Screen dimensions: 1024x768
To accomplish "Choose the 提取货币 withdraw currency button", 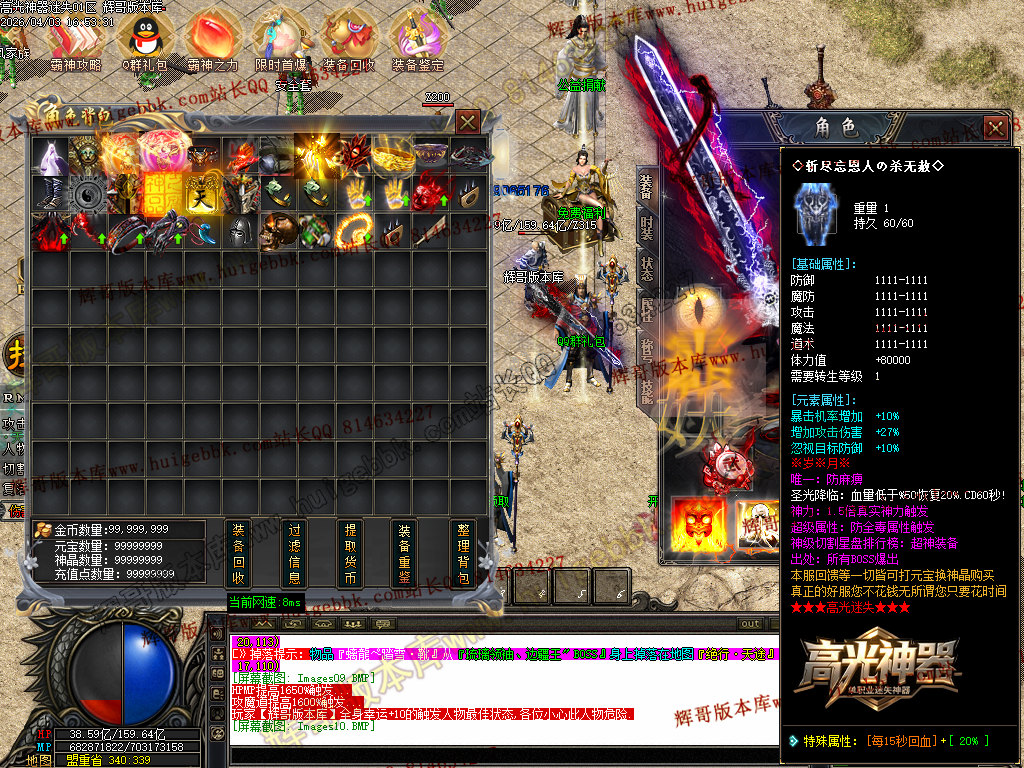I will [x=350, y=553].
